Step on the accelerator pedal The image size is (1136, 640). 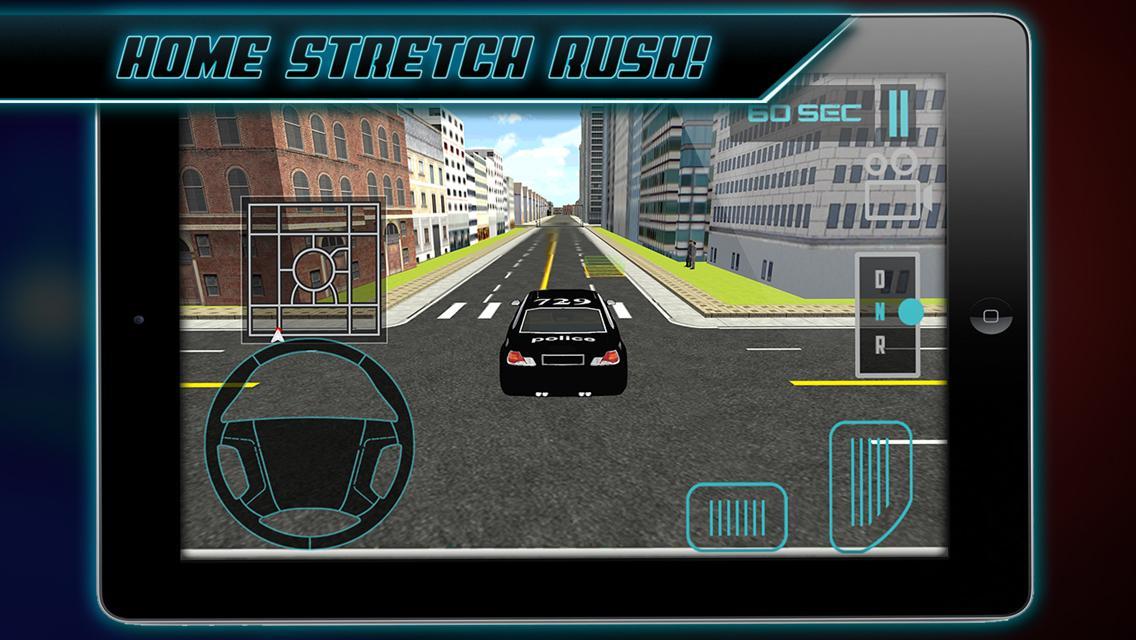869,485
